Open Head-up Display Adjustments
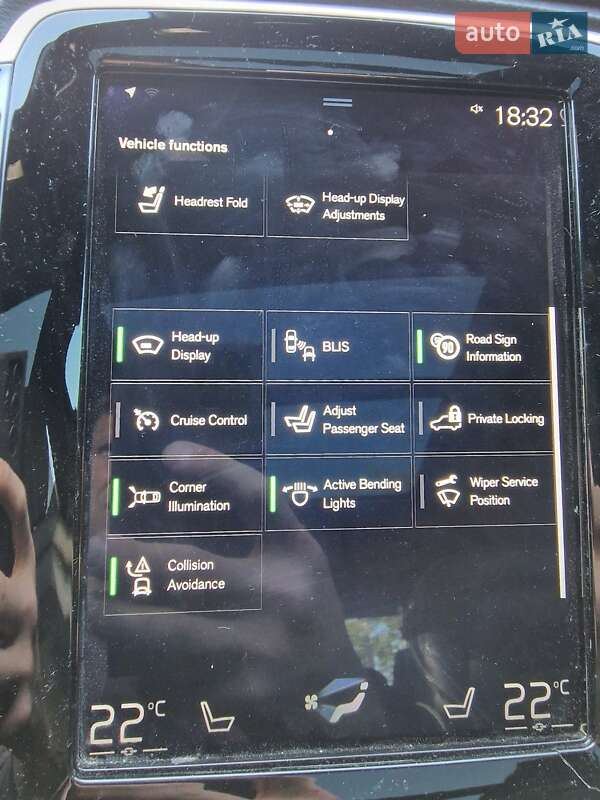The height and width of the screenshot is (800, 600). tap(337, 206)
